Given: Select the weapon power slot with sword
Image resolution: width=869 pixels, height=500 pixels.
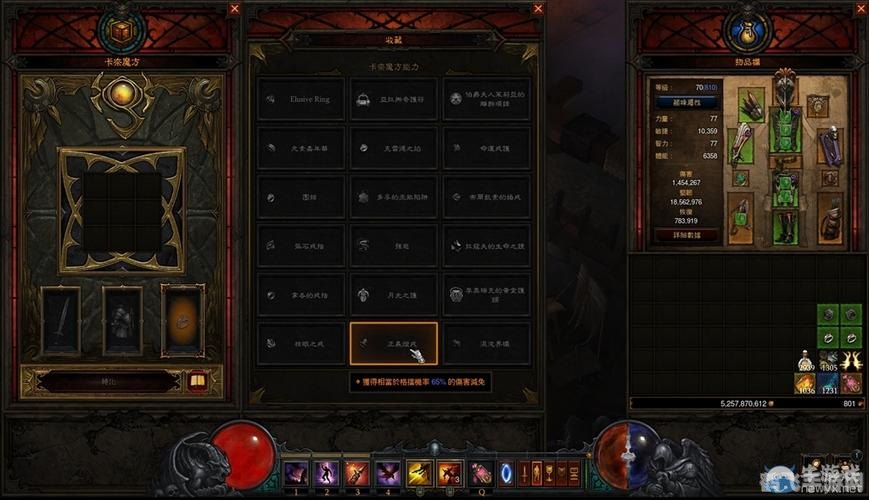Looking at the screenshot, I should tap(60, 320).
